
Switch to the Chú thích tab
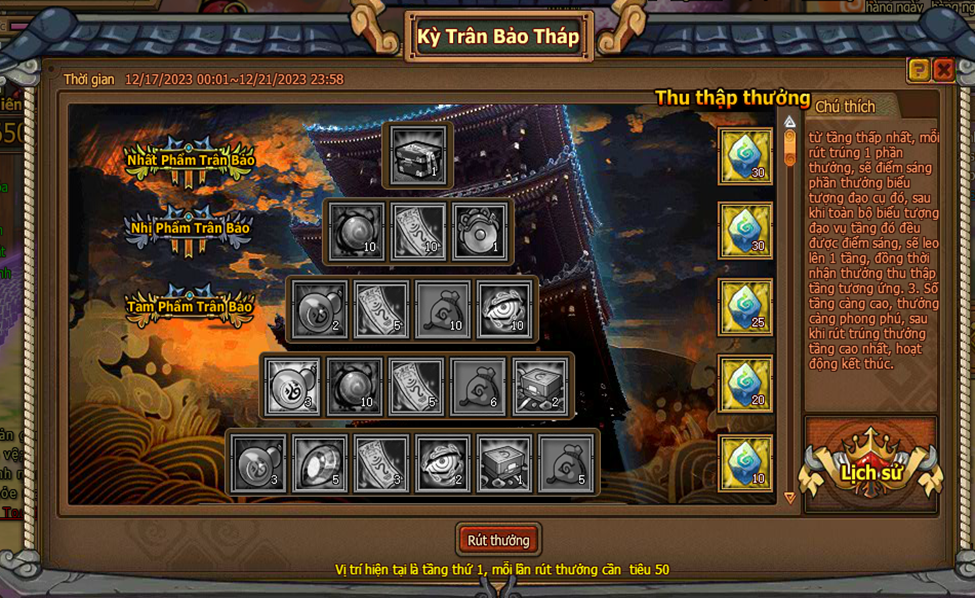[x=845, y=106]
